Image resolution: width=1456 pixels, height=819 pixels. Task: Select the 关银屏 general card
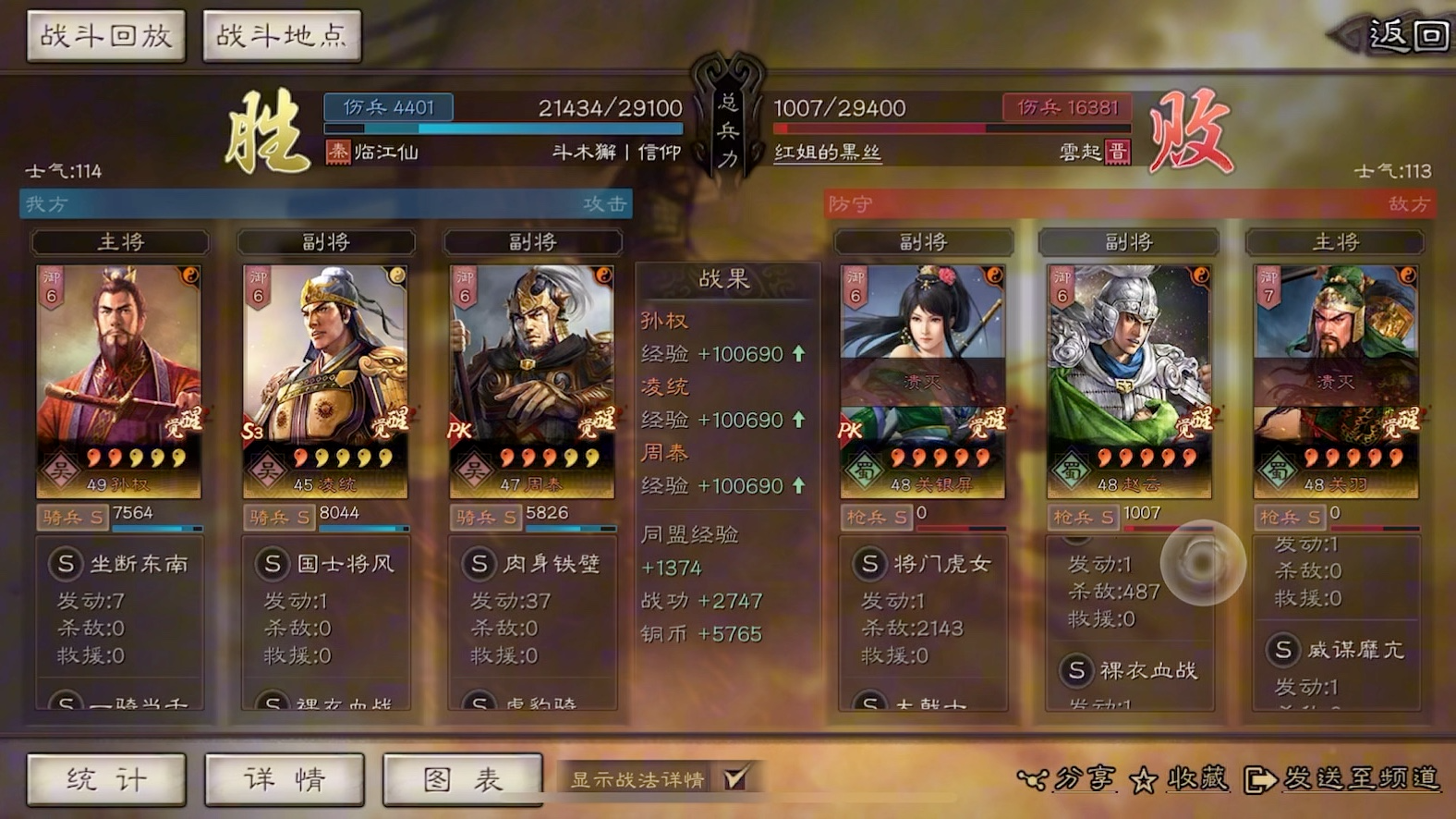(923, 381)
